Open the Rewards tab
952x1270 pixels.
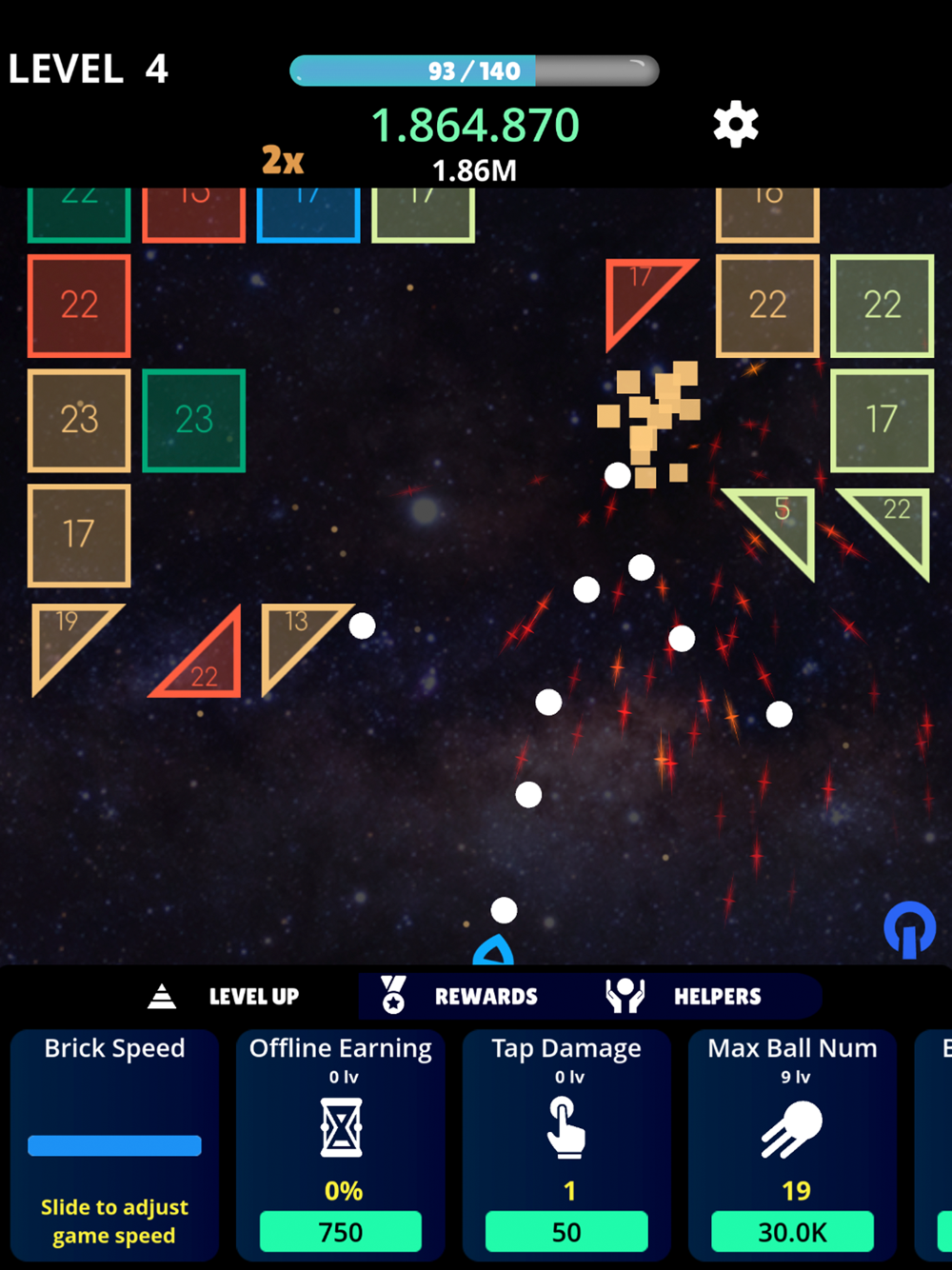(x=461, y=997)
